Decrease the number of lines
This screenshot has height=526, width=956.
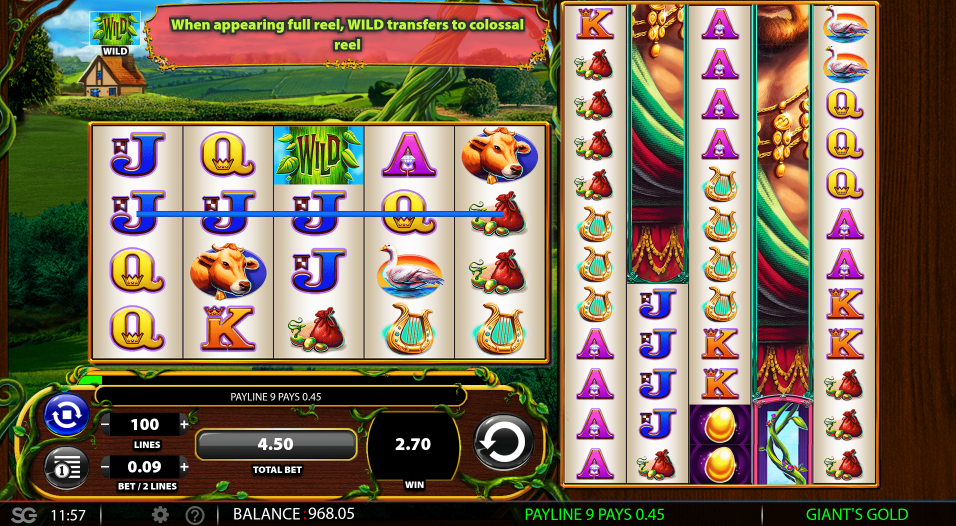(x=106, y=424)
